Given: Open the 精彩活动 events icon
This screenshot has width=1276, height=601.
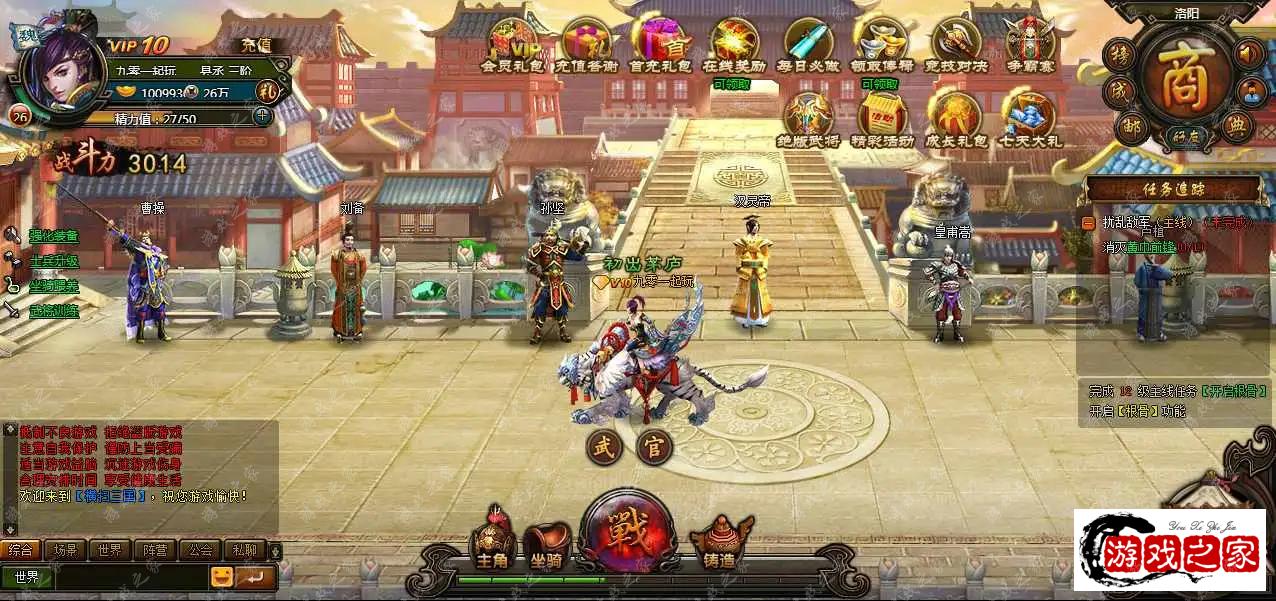Looking at the screenshot, I should [x=880, y=116].
